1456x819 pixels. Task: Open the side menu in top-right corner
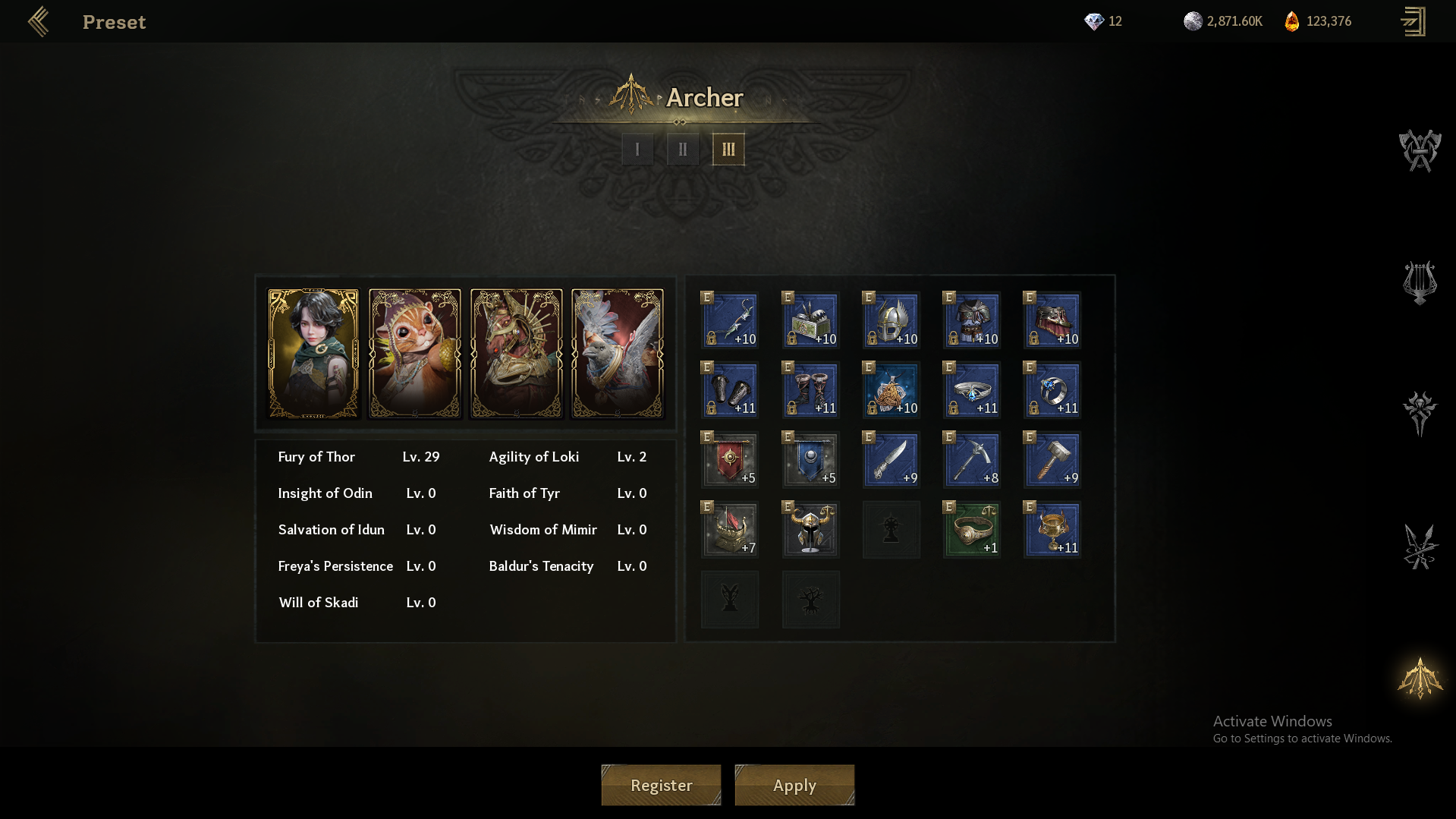pos(1413,22)
